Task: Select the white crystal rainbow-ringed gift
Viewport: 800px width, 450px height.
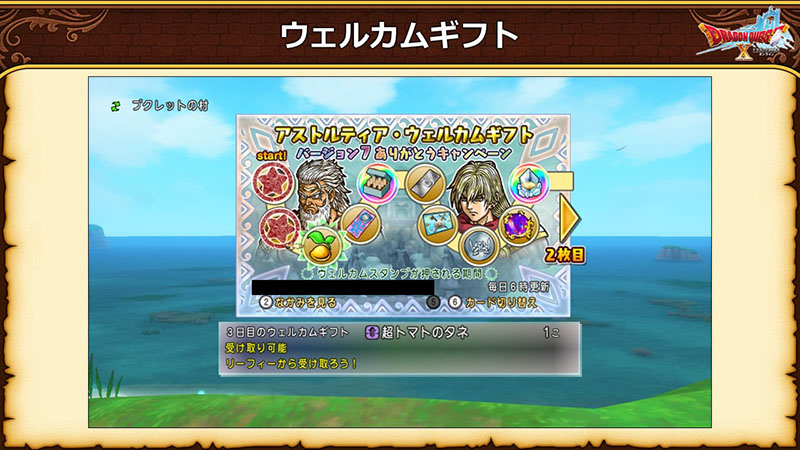Action: [530, 183]
